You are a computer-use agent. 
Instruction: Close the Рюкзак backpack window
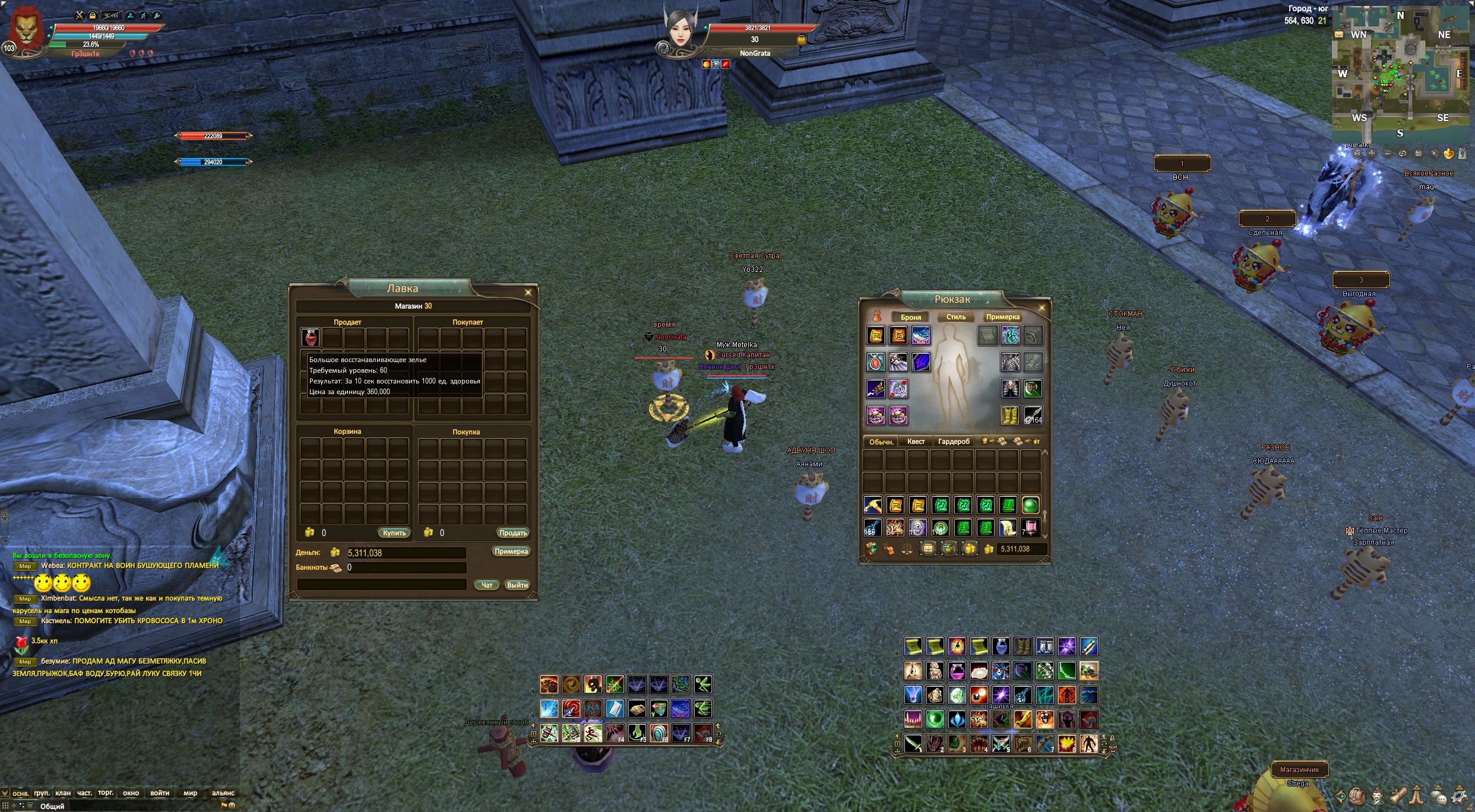1042,307
